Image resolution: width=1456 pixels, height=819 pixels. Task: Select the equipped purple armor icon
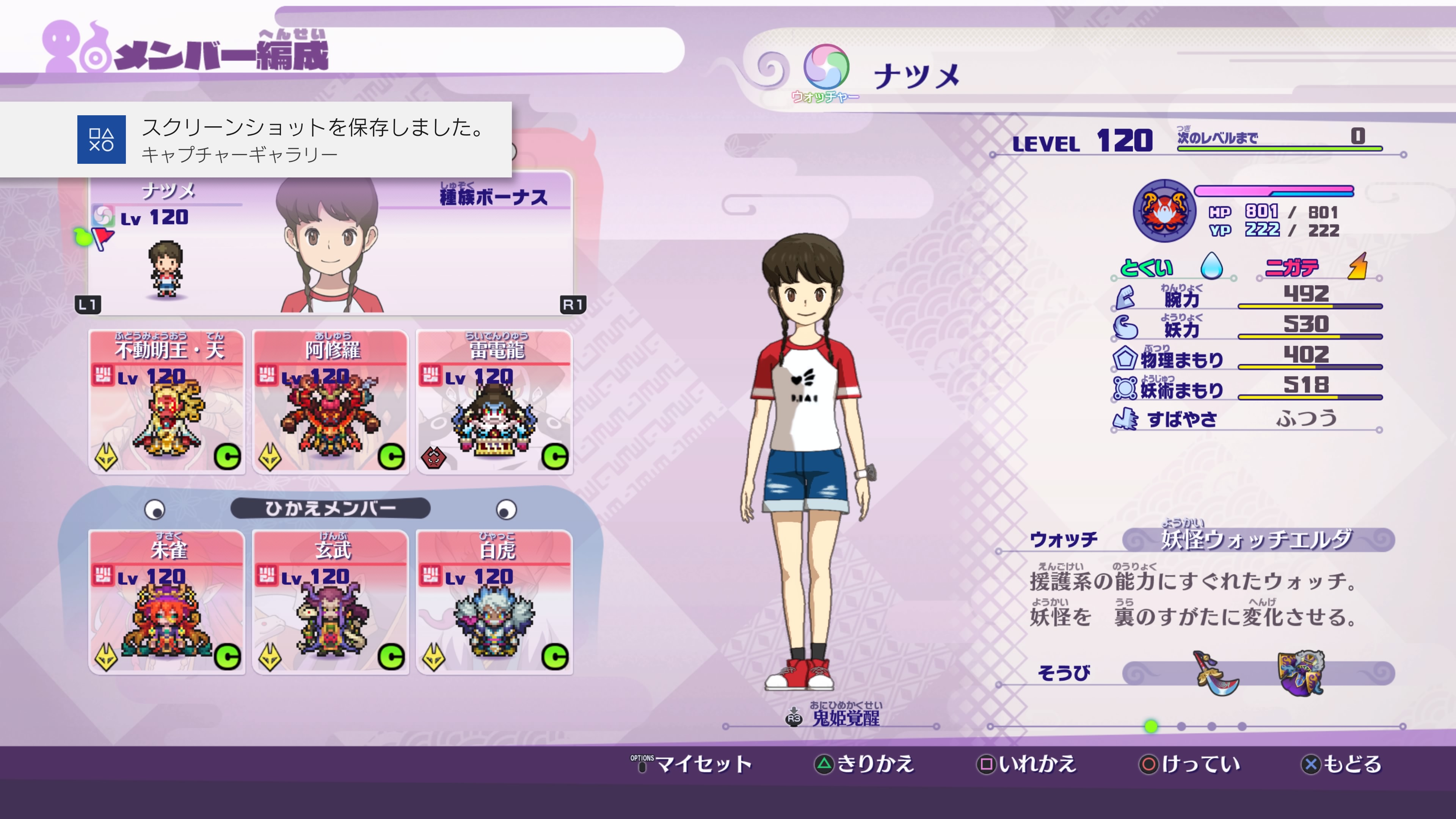(1301, 673)
